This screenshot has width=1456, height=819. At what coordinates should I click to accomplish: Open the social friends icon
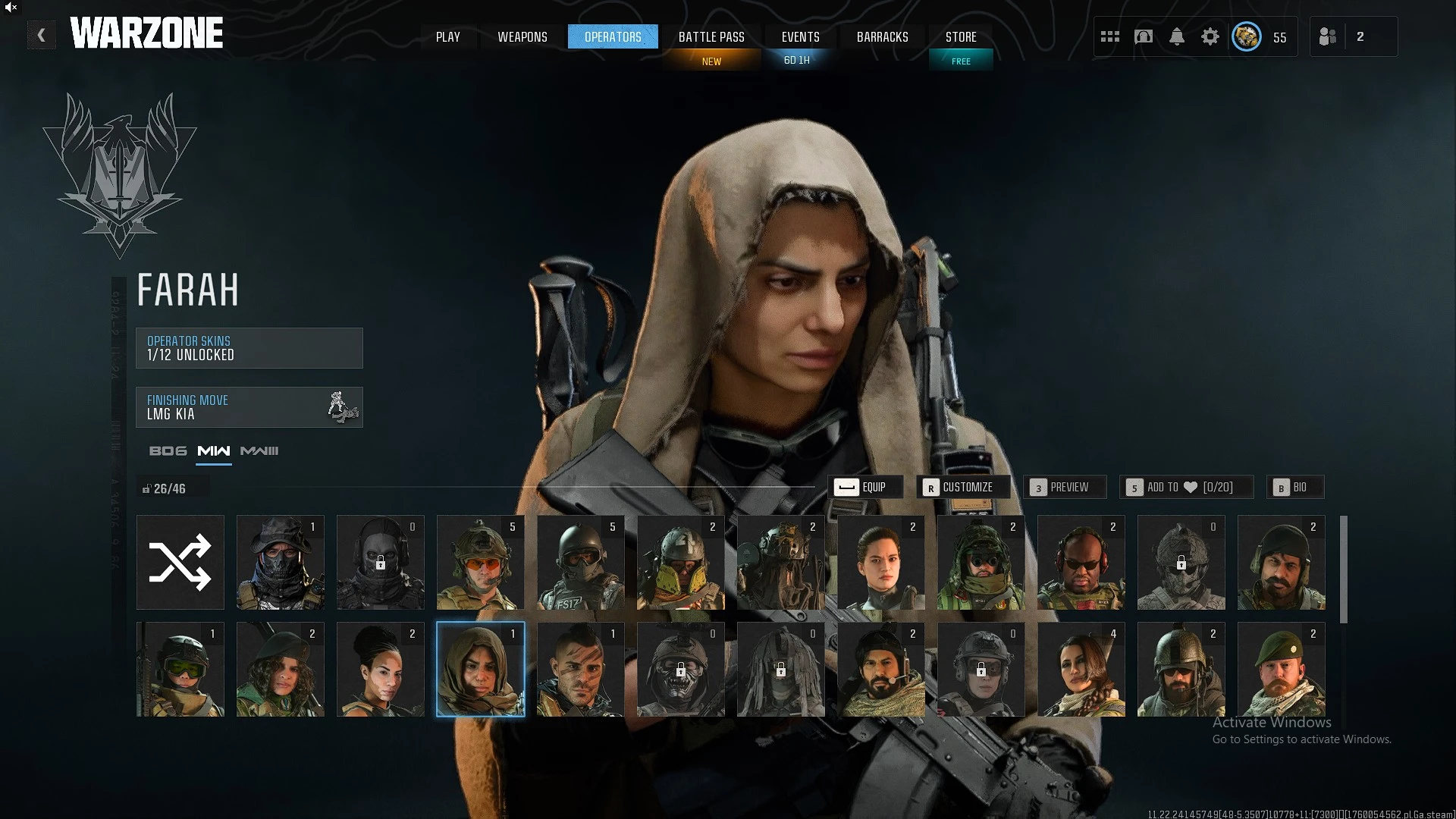(x=1328, y=36)
